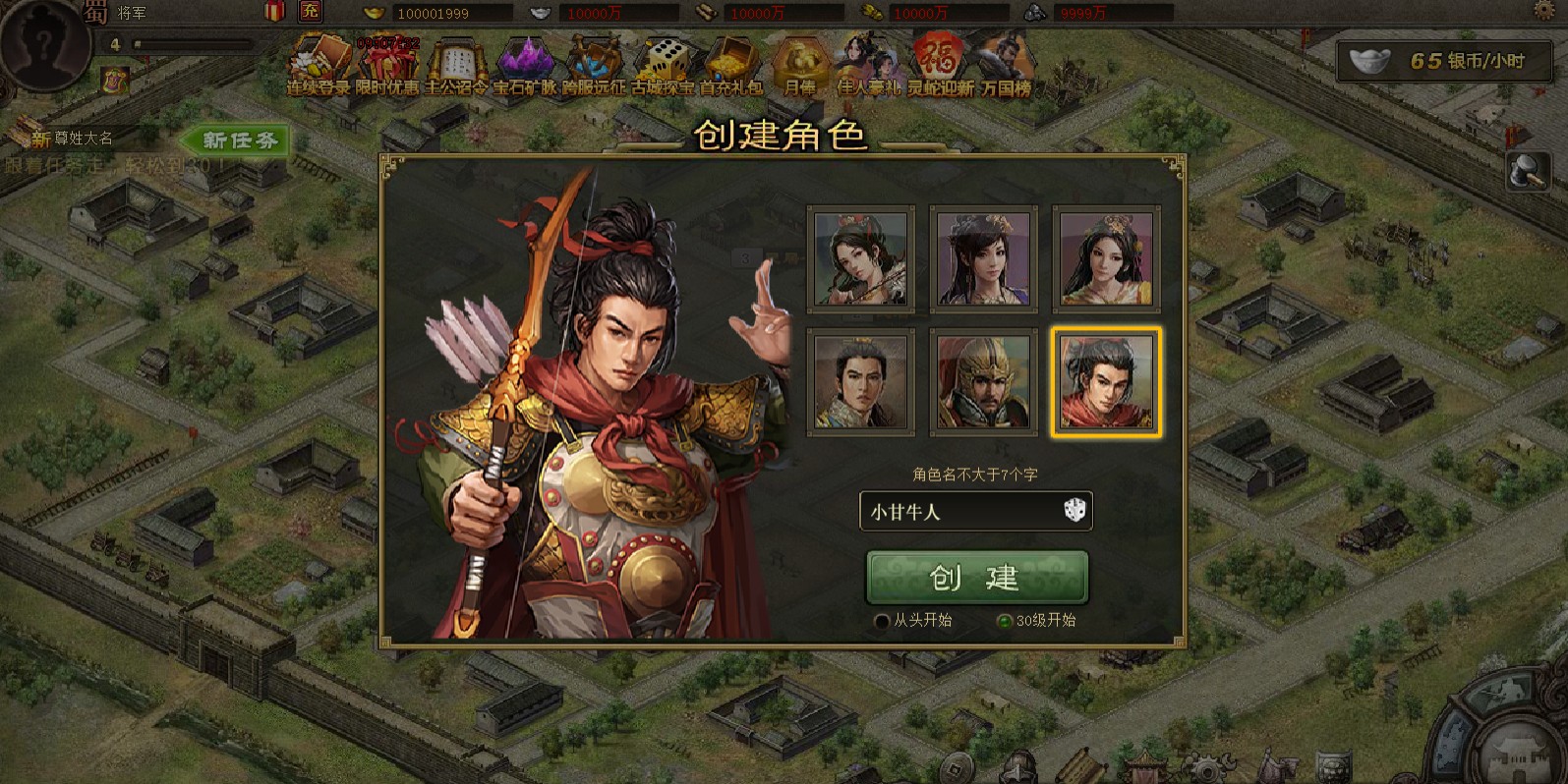Select the 30级开始 start-at-level-30 option
The image size is (1568, 784).
(x=1005, y=621)
